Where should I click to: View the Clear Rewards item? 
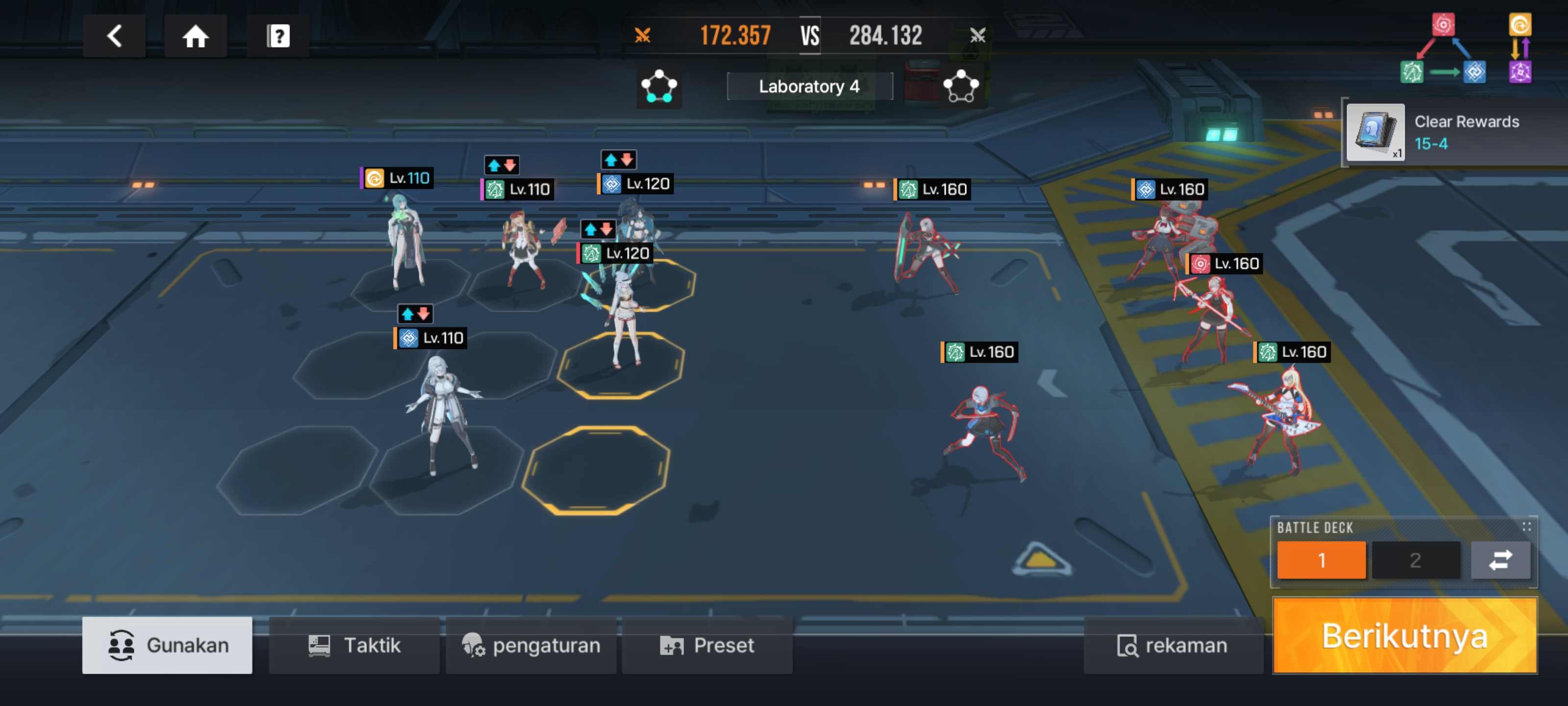pyautogui.click(x=1375, y=131)
